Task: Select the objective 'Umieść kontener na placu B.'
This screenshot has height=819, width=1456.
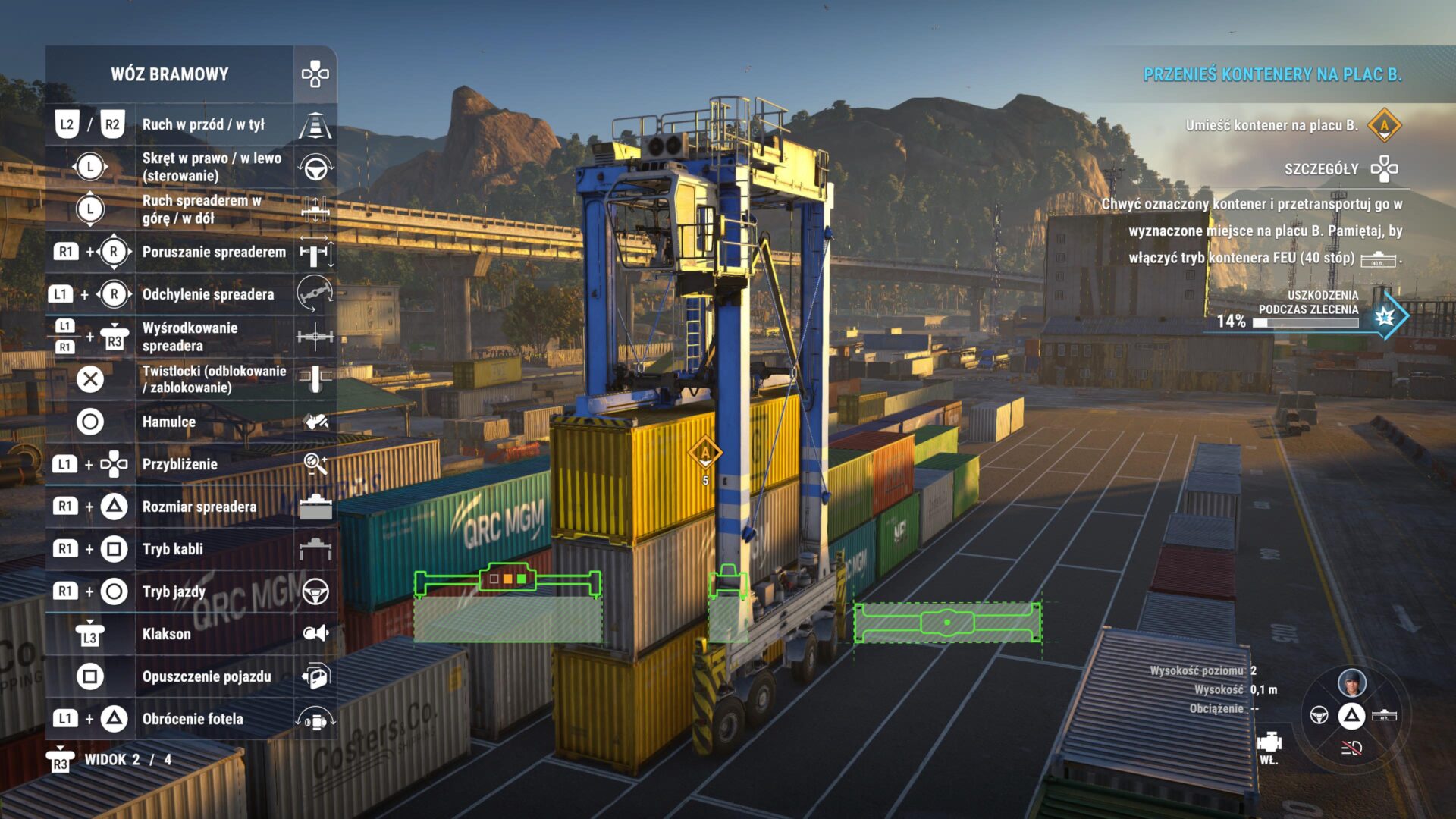Action: point(1272,126)
